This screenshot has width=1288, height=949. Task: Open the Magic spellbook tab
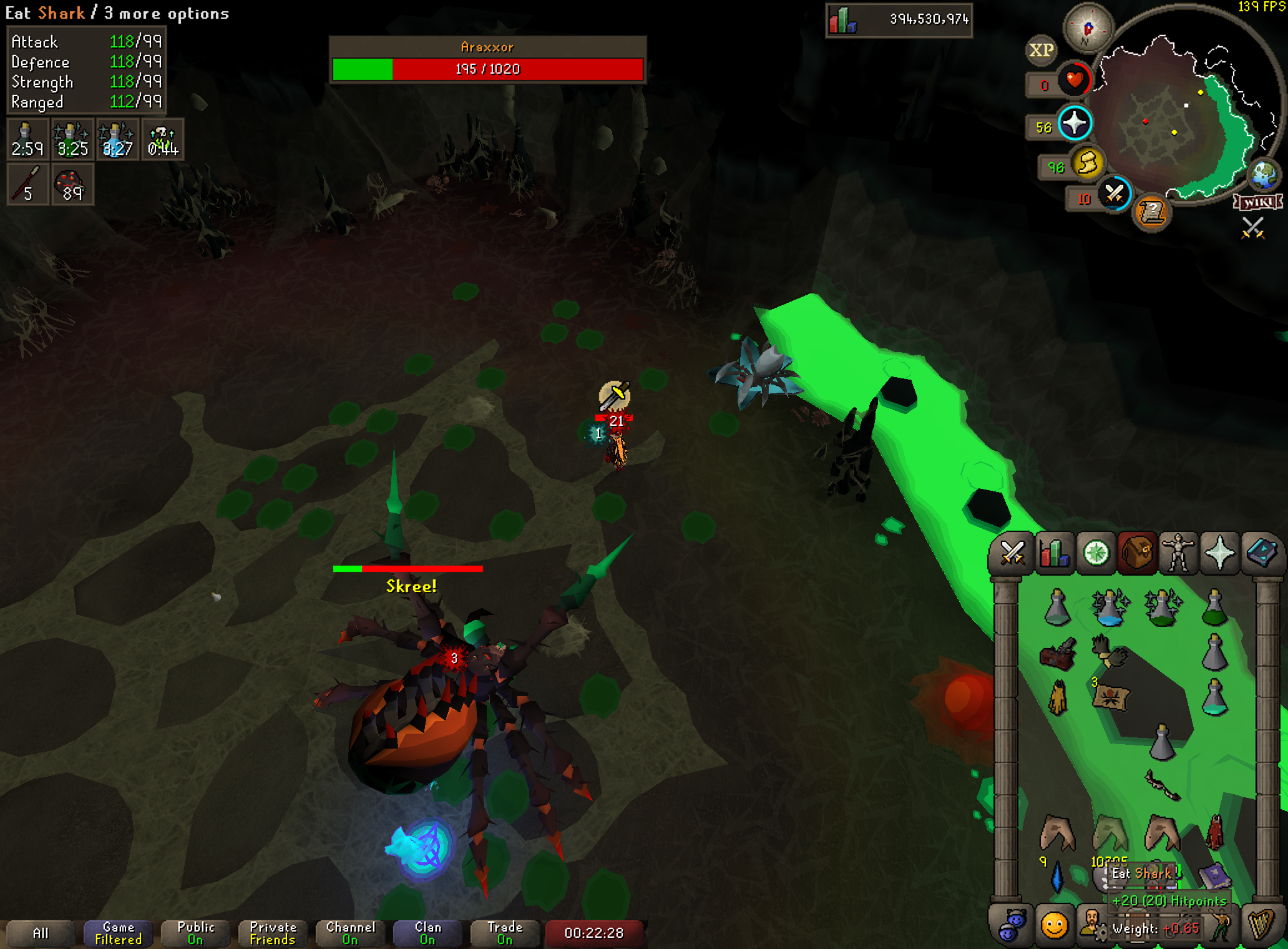(x=1261, y=553)
